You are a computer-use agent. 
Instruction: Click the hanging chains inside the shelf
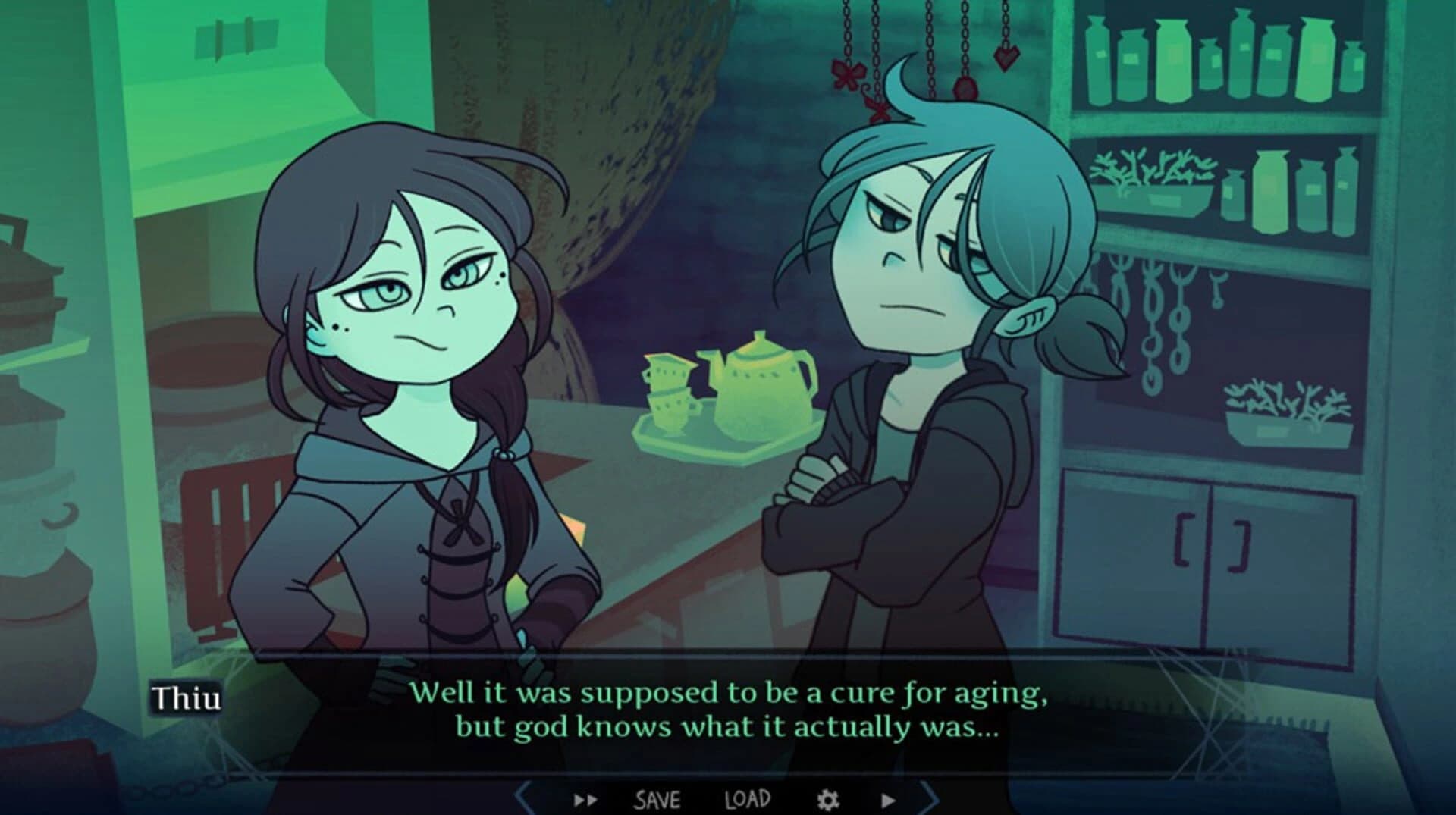click(x=1153, y=311)
